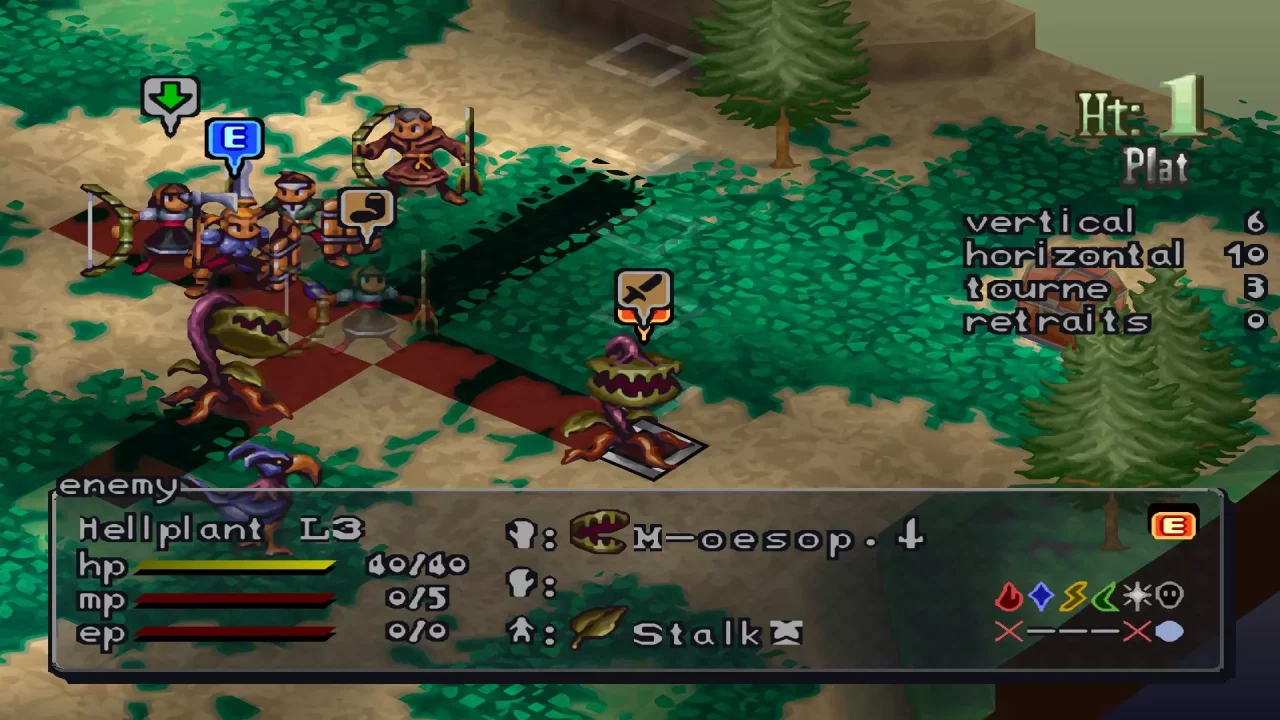Click the skull dark element icon
Image resolution: width=1280 pixels, height=720 pixels.
(1169, 597)
